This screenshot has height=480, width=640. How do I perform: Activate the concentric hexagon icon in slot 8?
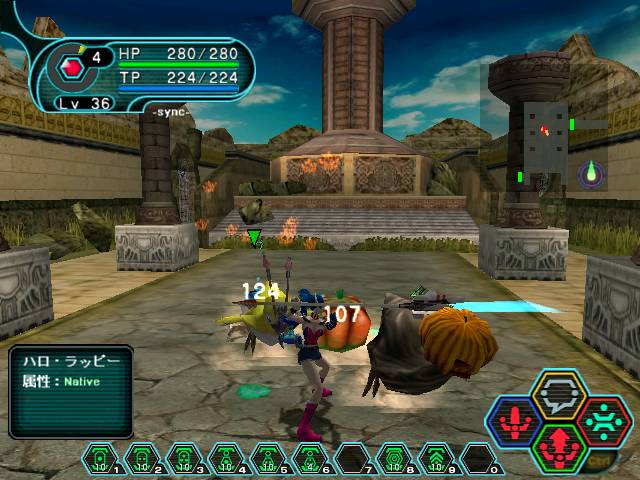click(x=396, y=457)
